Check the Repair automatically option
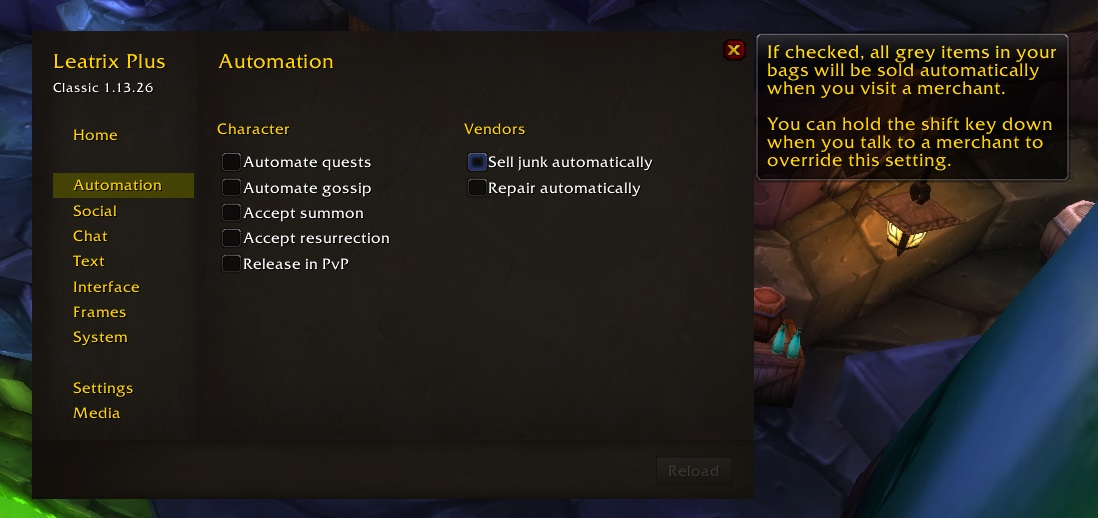 click(x=477, y=188)
